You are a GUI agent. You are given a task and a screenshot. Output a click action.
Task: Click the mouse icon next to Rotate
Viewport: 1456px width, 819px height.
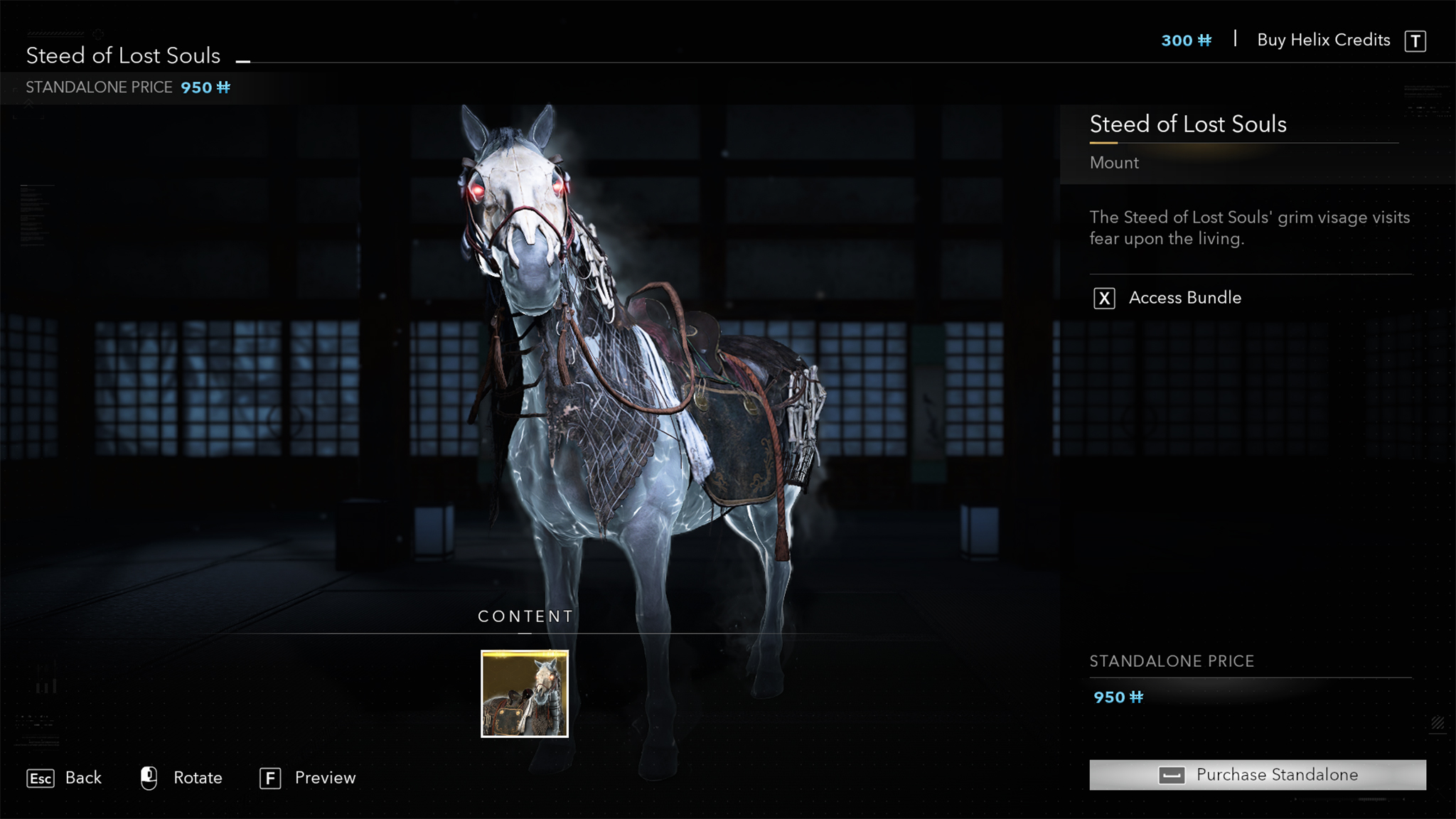pos(148,778)
